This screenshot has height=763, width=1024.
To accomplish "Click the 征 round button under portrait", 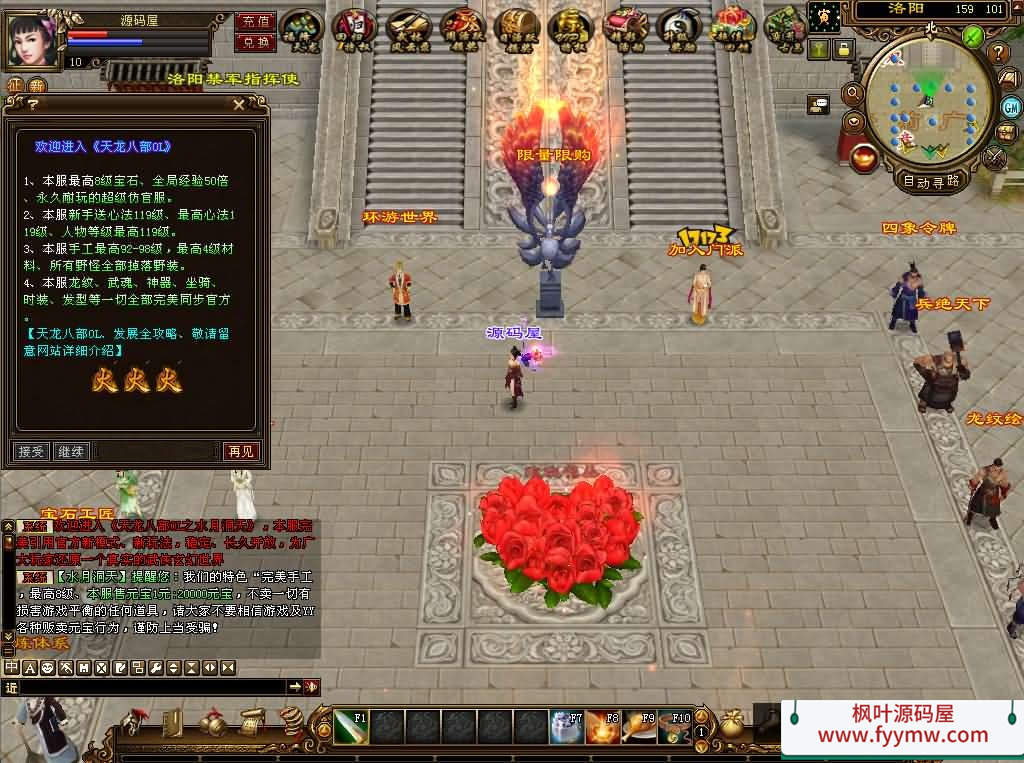I will (x=15, y=87).
